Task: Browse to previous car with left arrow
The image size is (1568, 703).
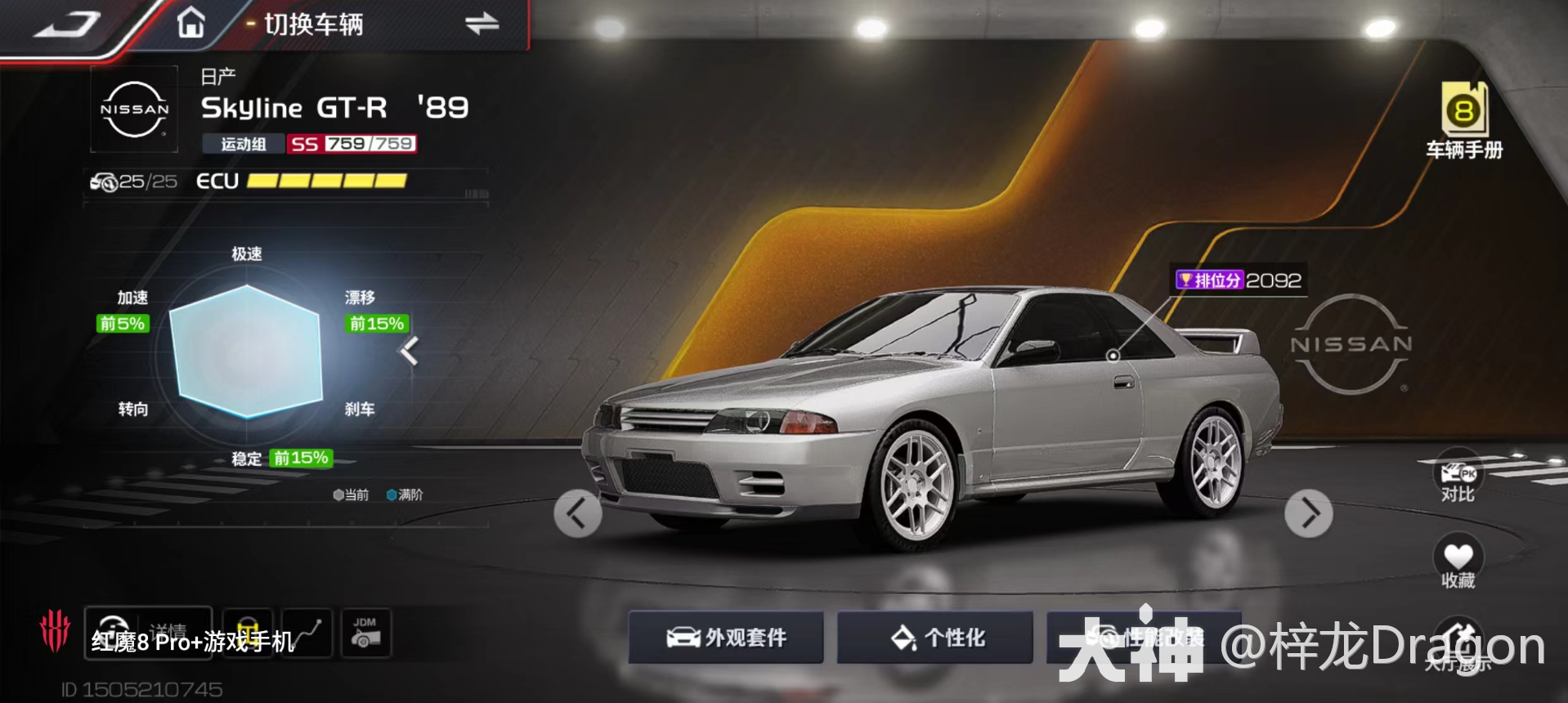Action: click(578, 513)
